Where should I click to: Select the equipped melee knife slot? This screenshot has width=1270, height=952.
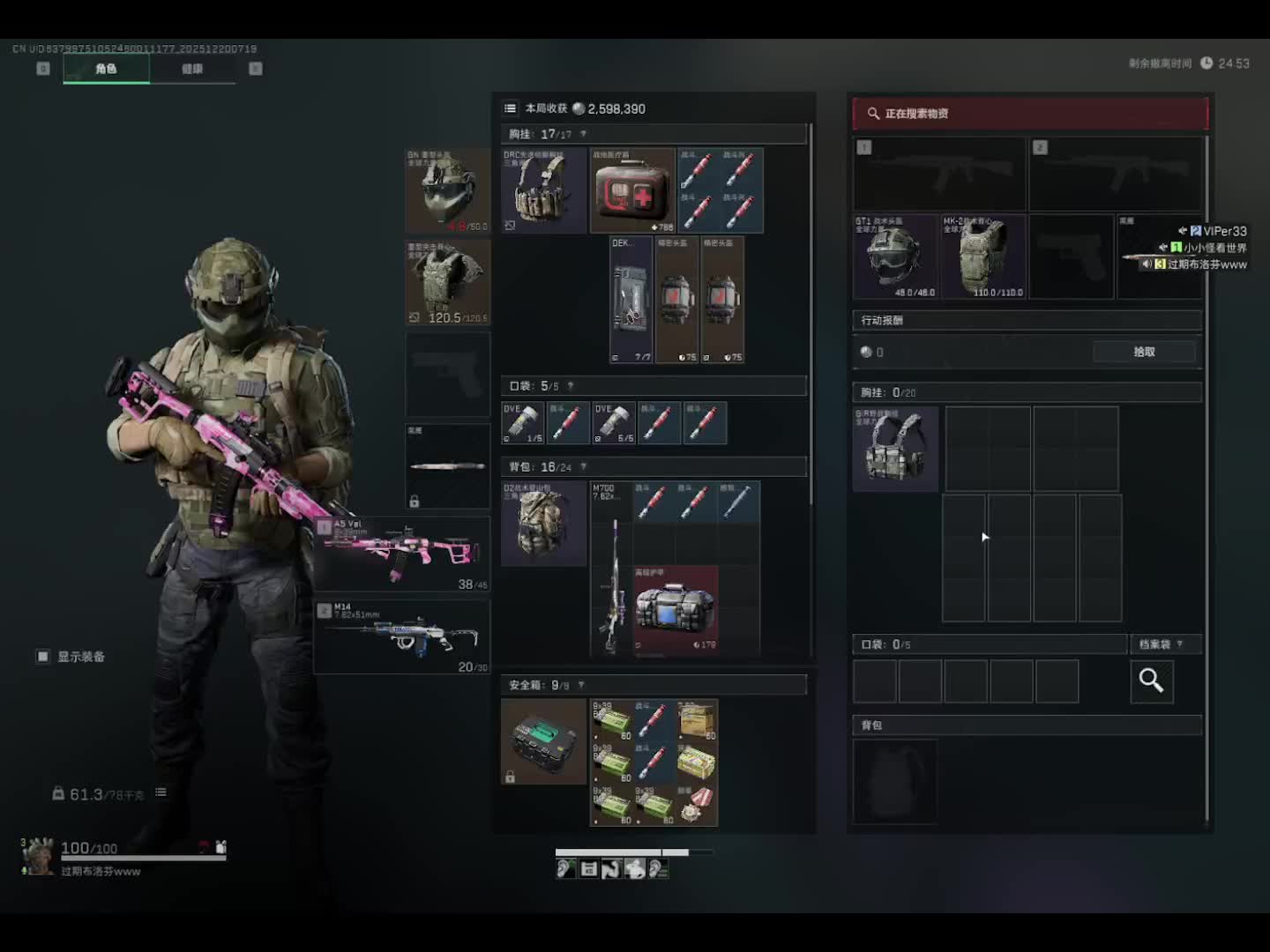point(447,466)
